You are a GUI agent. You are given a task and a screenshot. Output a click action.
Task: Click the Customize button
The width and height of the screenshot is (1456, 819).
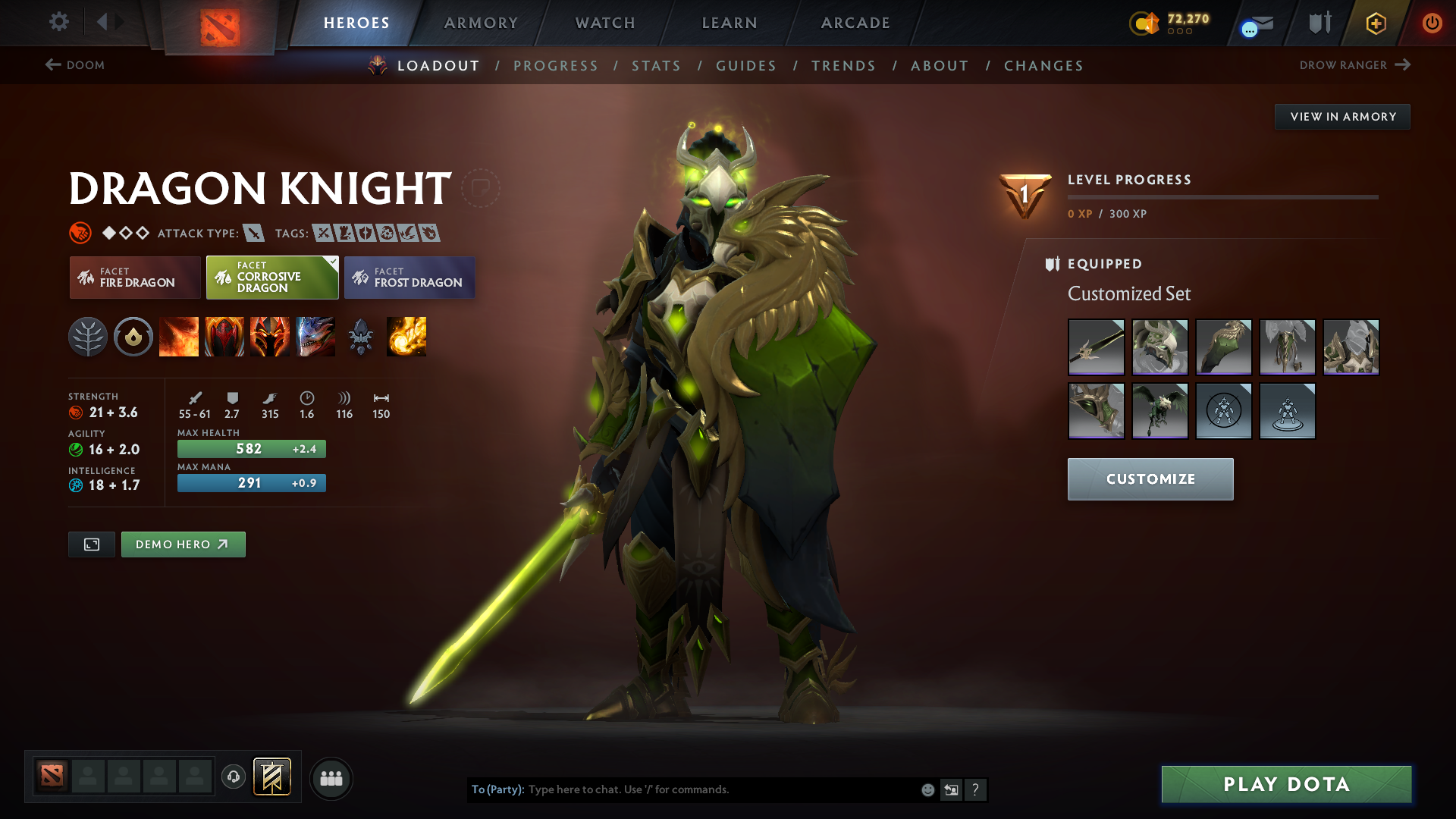point(1150,479)
